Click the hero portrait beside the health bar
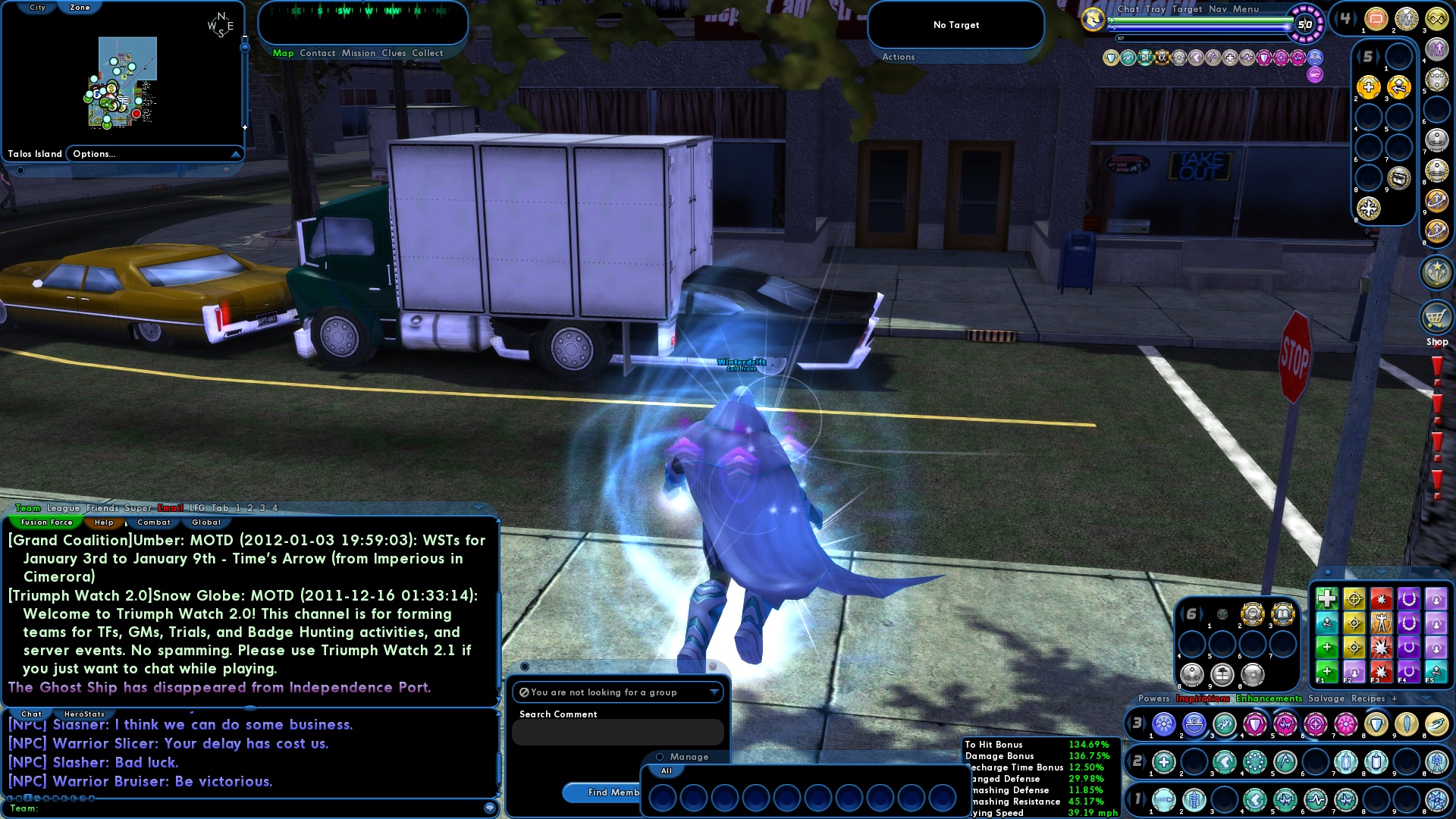Image resolution: width=1456 pixels, height=819 pixels. coord(1092,19)
